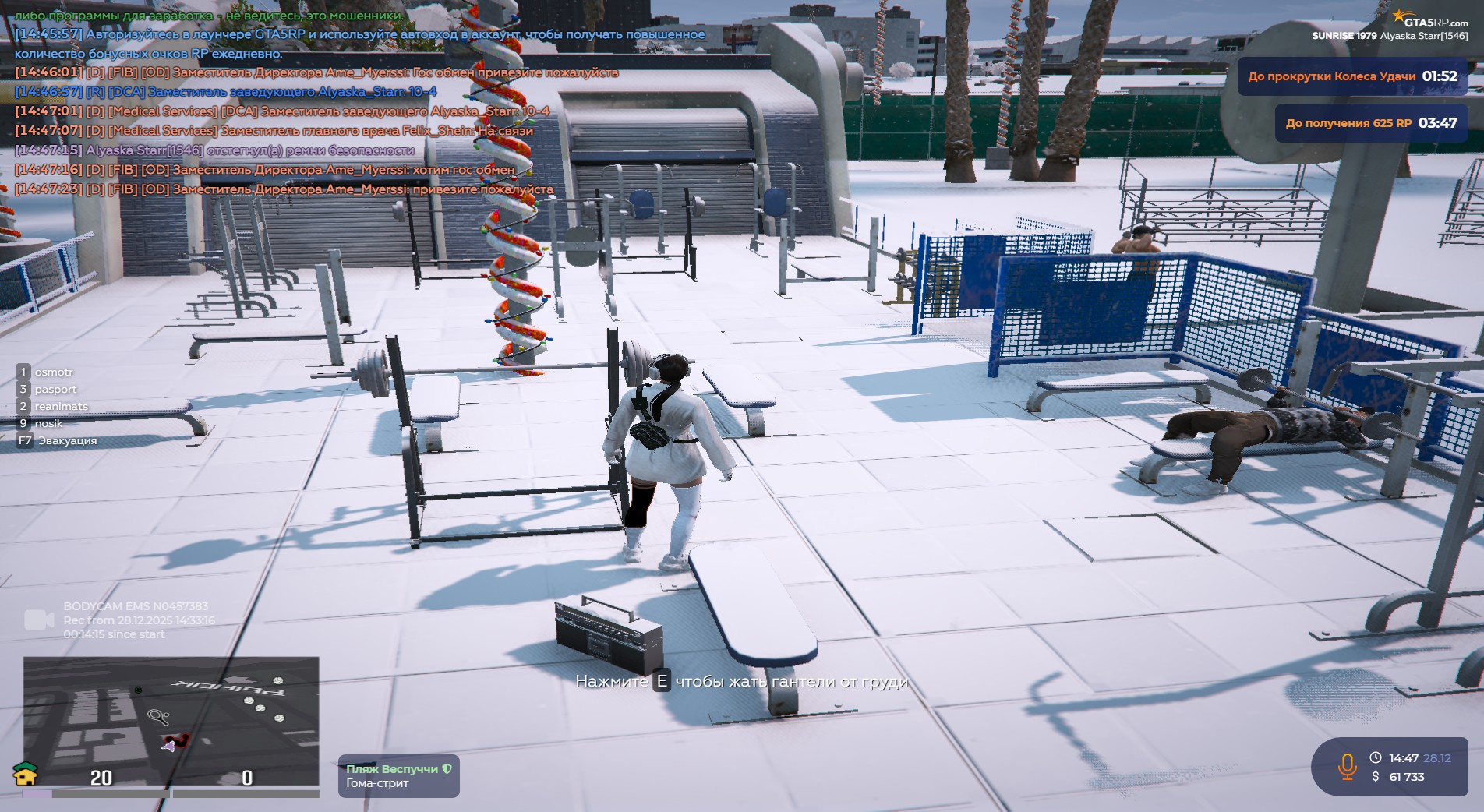The image size is (1484, 812).
Task: Click the bodycam camera icon
Action: (x=39, y=620)
